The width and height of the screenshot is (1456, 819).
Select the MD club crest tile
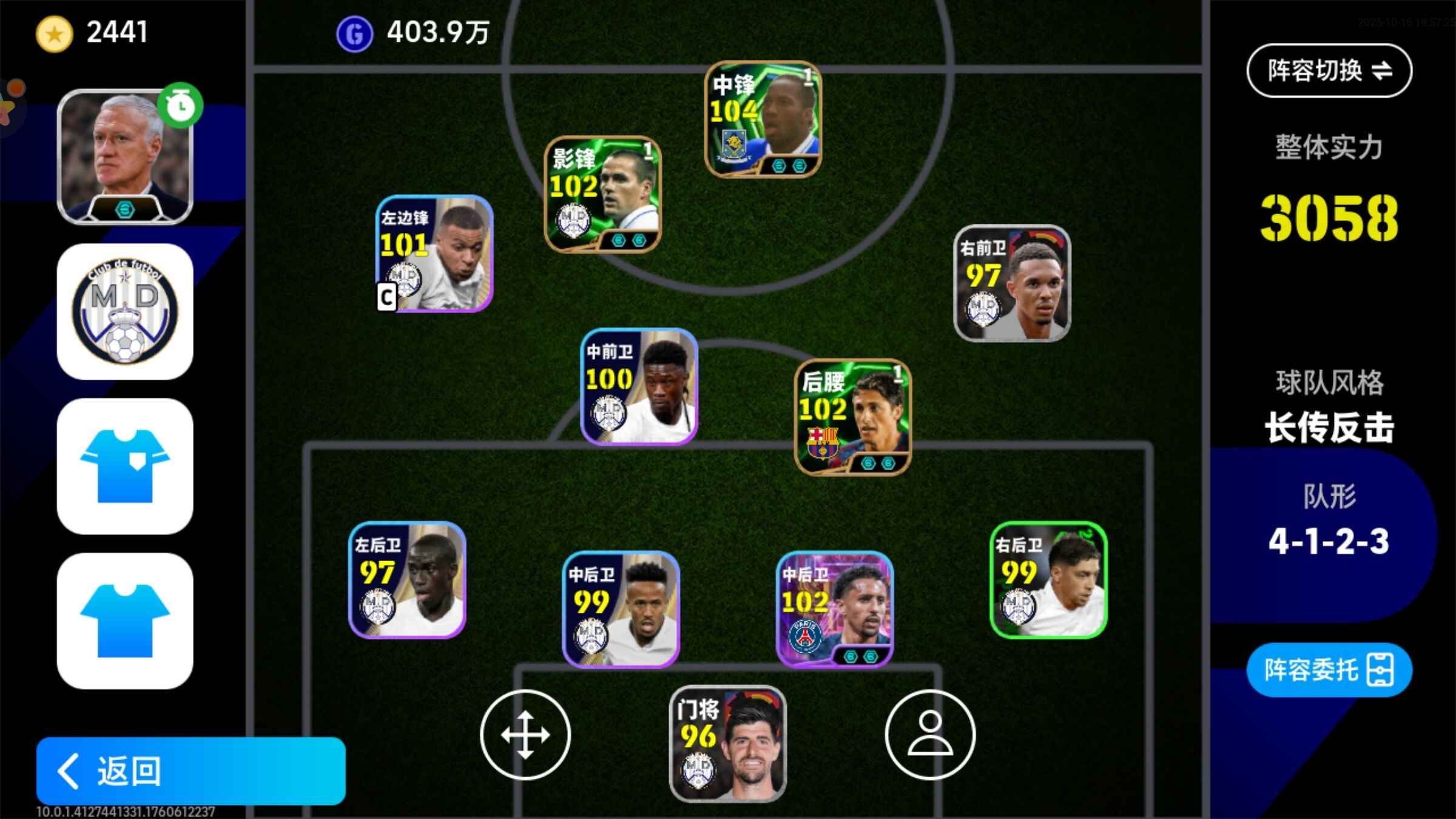(125, 312)
